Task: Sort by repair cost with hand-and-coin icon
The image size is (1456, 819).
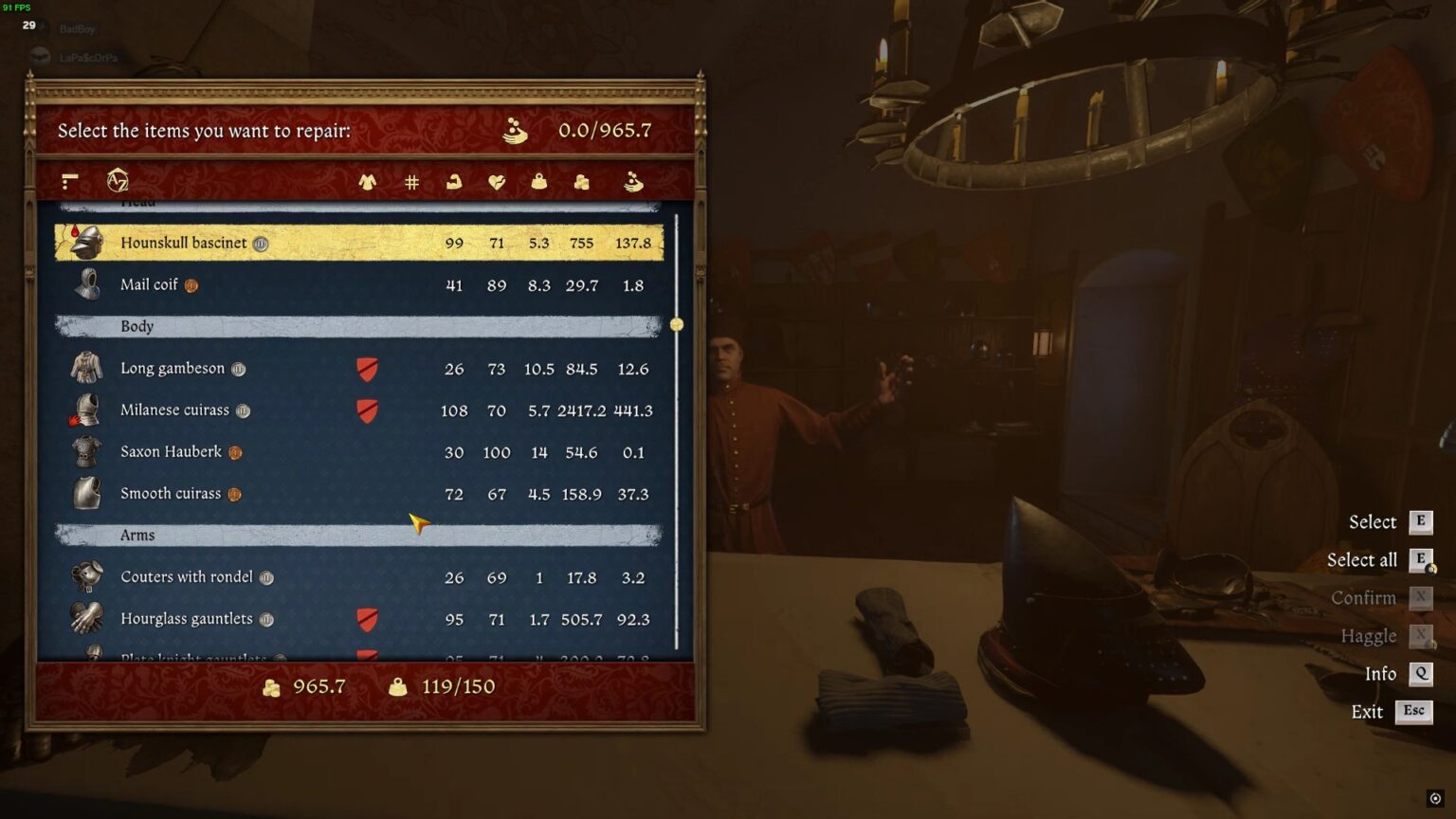Action: click(x=633, y=182)
